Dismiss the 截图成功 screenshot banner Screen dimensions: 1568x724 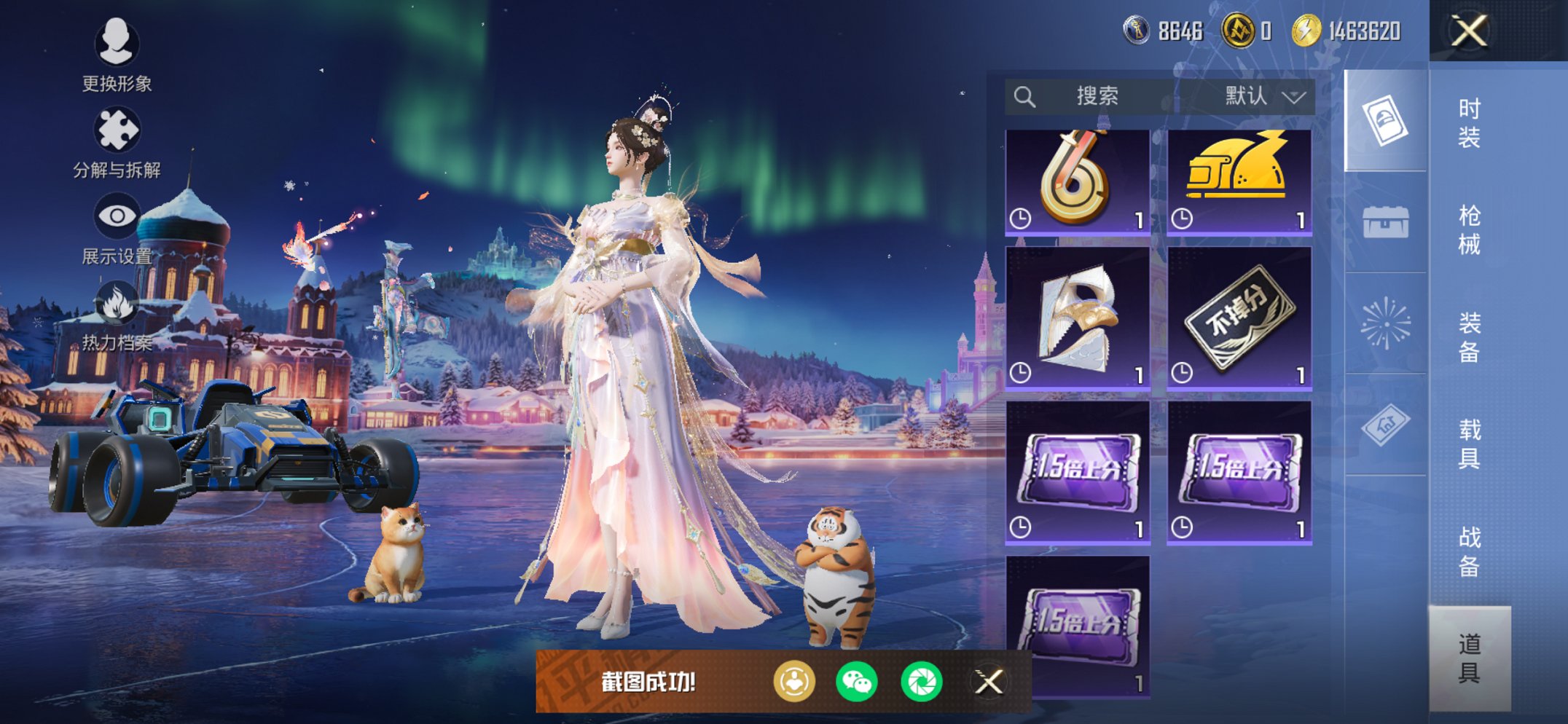[x=989, y=682]
